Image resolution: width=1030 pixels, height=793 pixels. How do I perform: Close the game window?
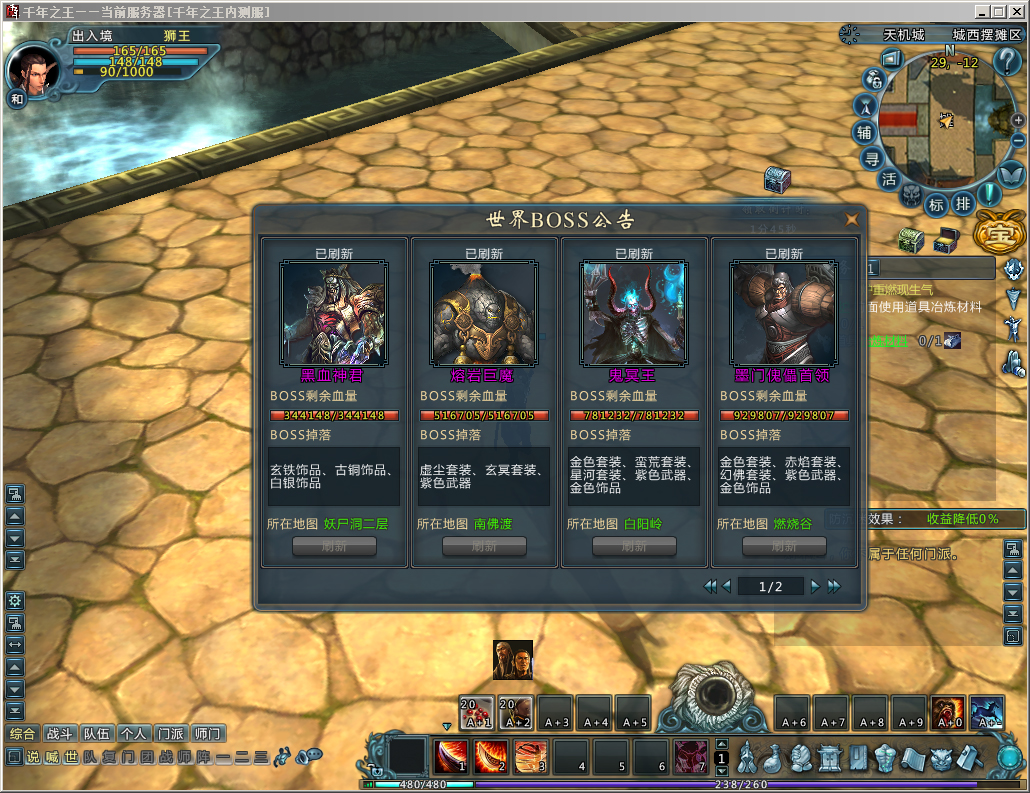(1017, 11)
